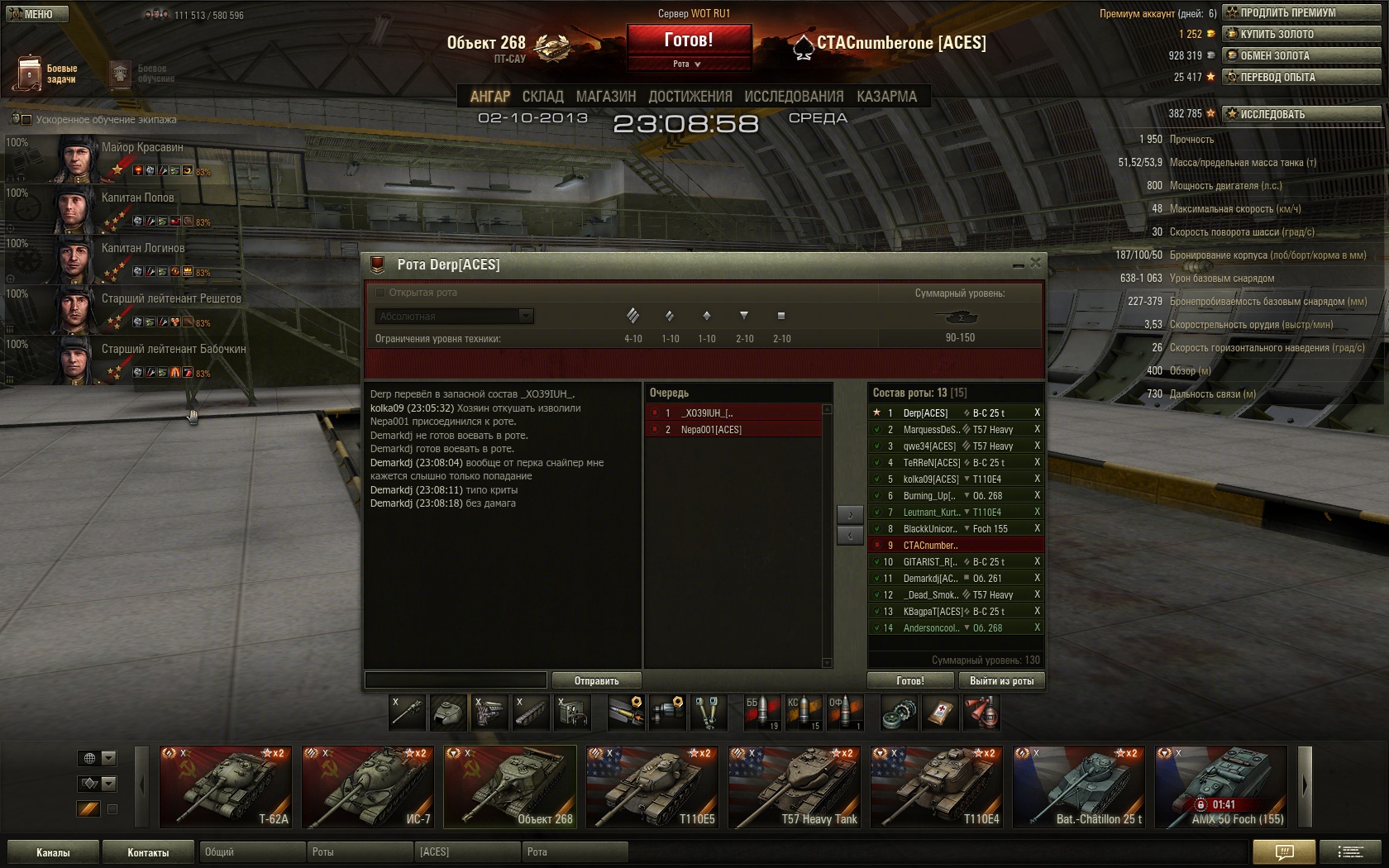Open the Каналы button
Viewport: 1389px width, 868px height.
click(53, 852)
